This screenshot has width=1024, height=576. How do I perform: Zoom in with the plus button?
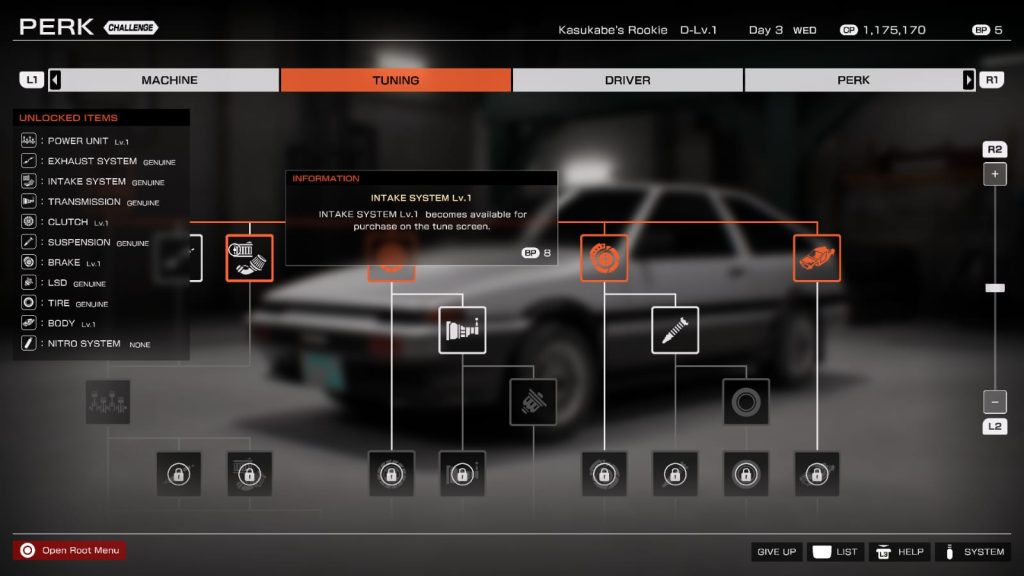tap(994, 174)
